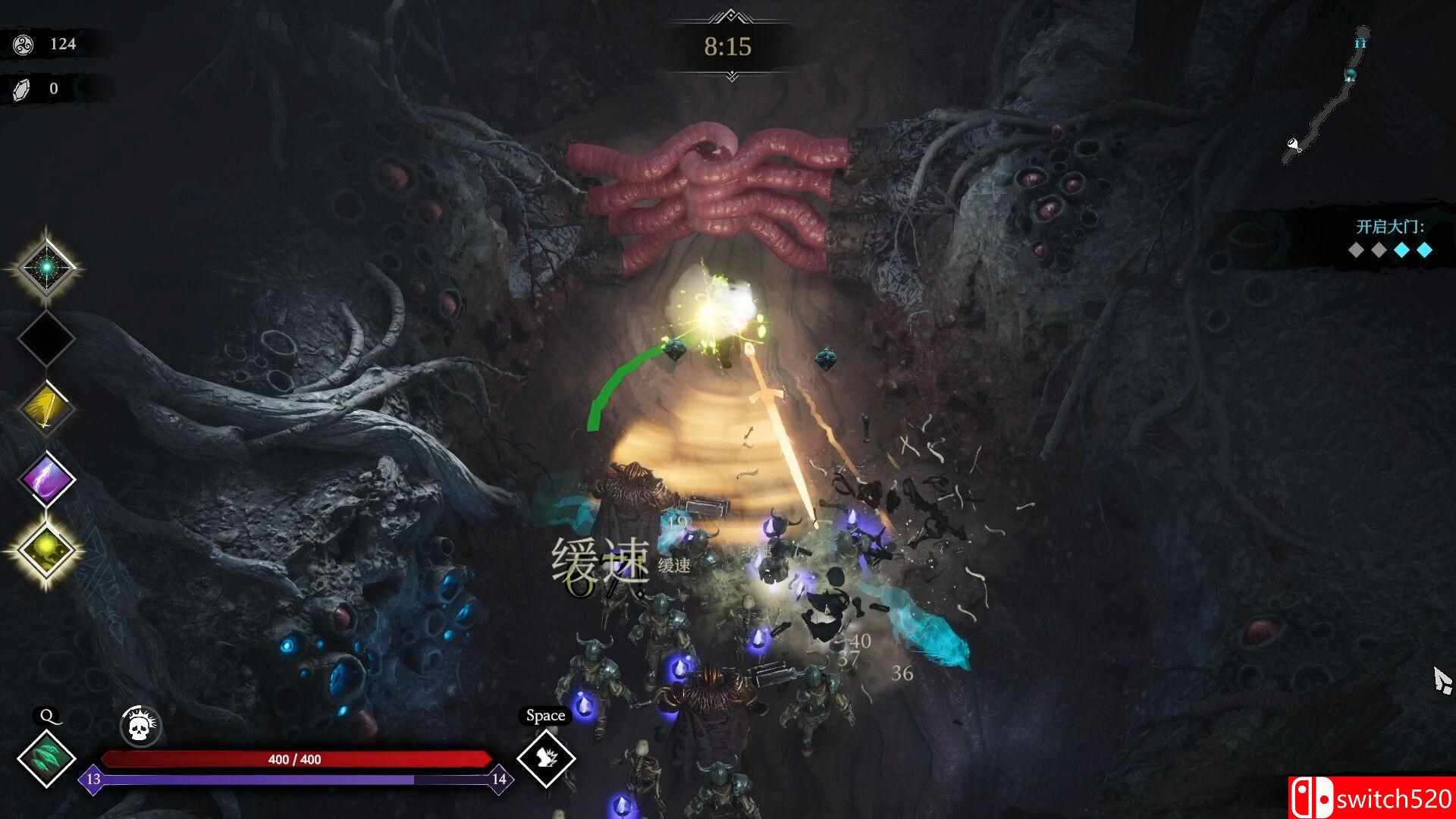Click the Q key label
The image size is (1456, 819).
[x=47, y=714]
